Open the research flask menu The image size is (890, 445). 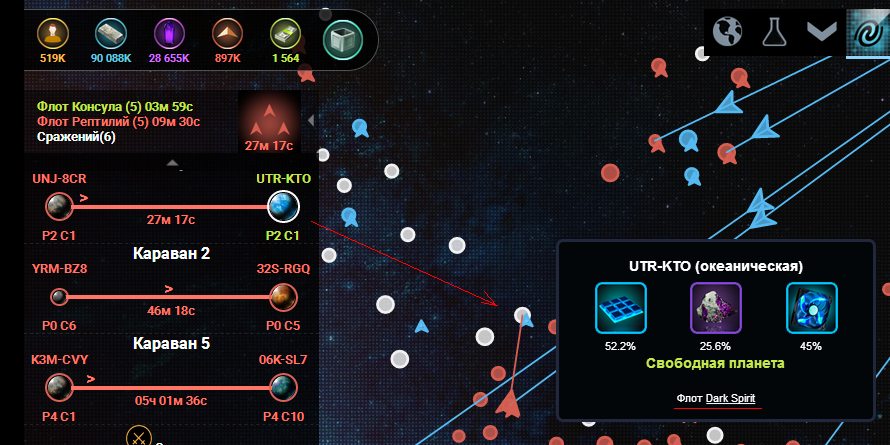(x=773, y=31)
